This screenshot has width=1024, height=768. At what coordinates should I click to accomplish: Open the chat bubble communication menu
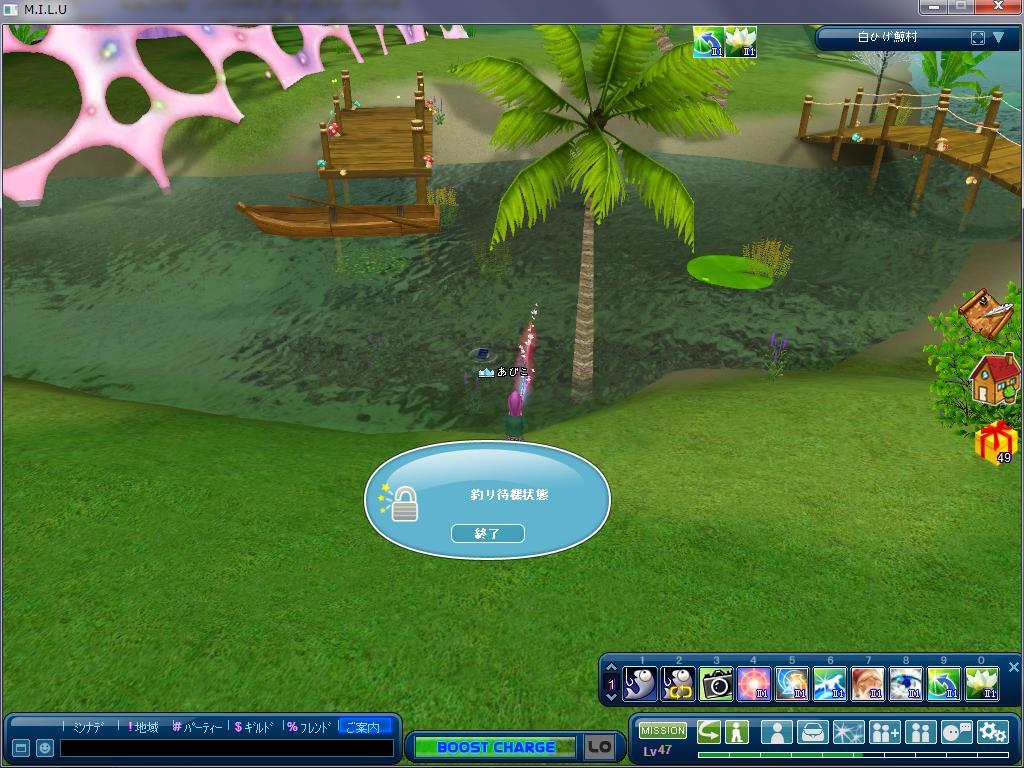pyautogui.click(x=957, y=732)
